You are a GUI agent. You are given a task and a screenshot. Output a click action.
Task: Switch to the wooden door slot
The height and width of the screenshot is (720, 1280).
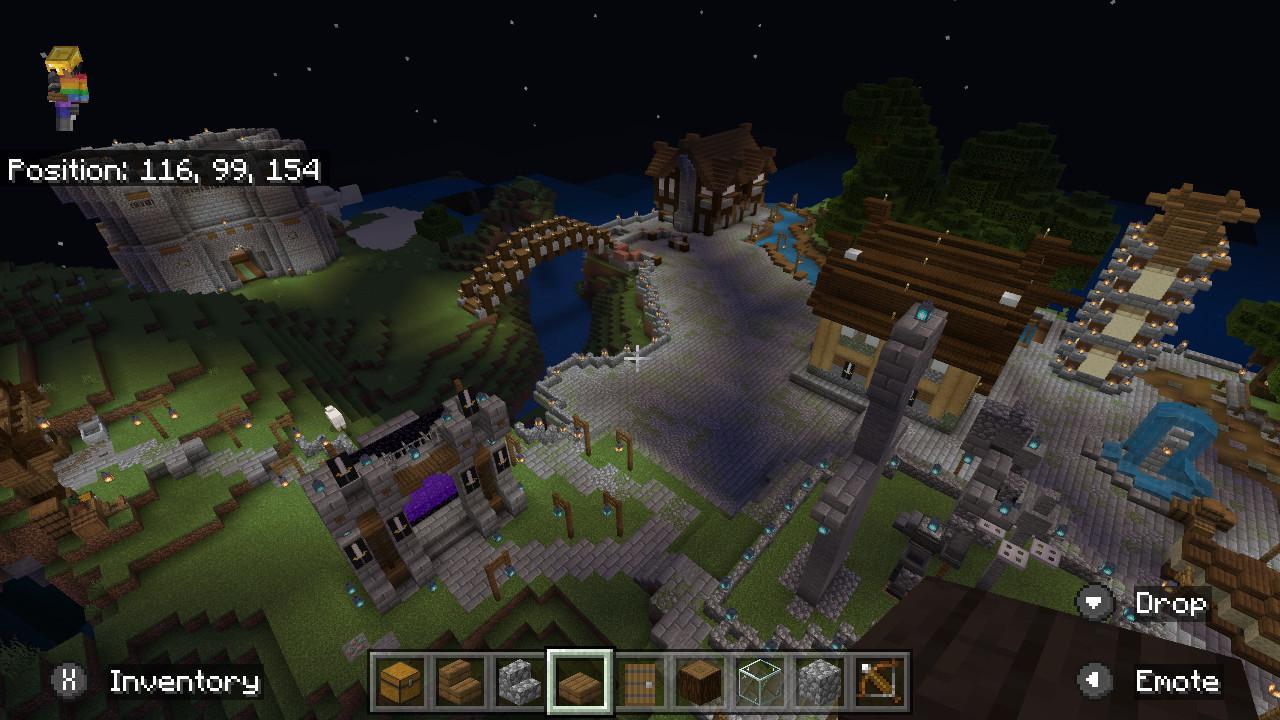[x=640, y=682]
